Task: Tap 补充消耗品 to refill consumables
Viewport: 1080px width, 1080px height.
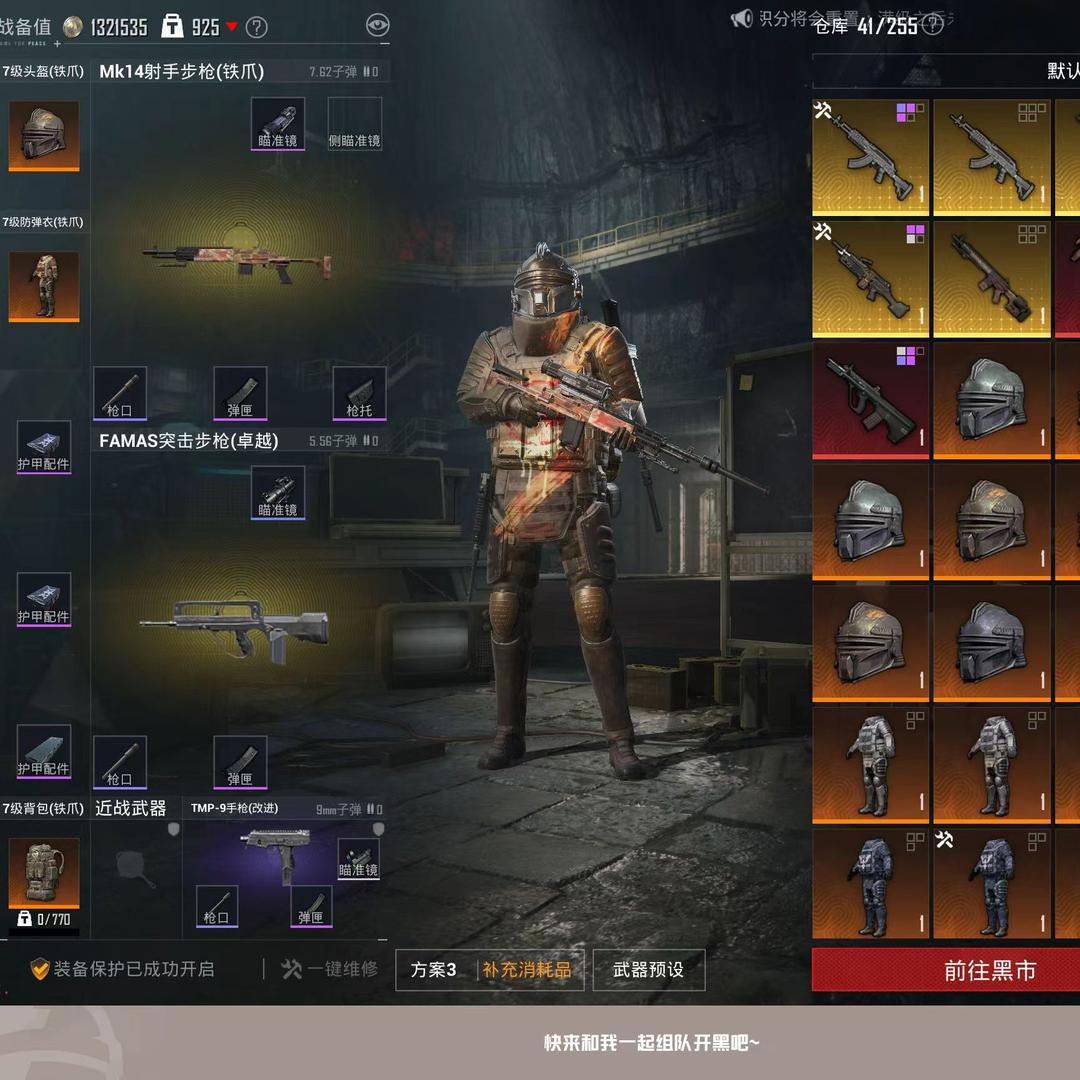Action: pyautogui.click(x=527, y=969)
